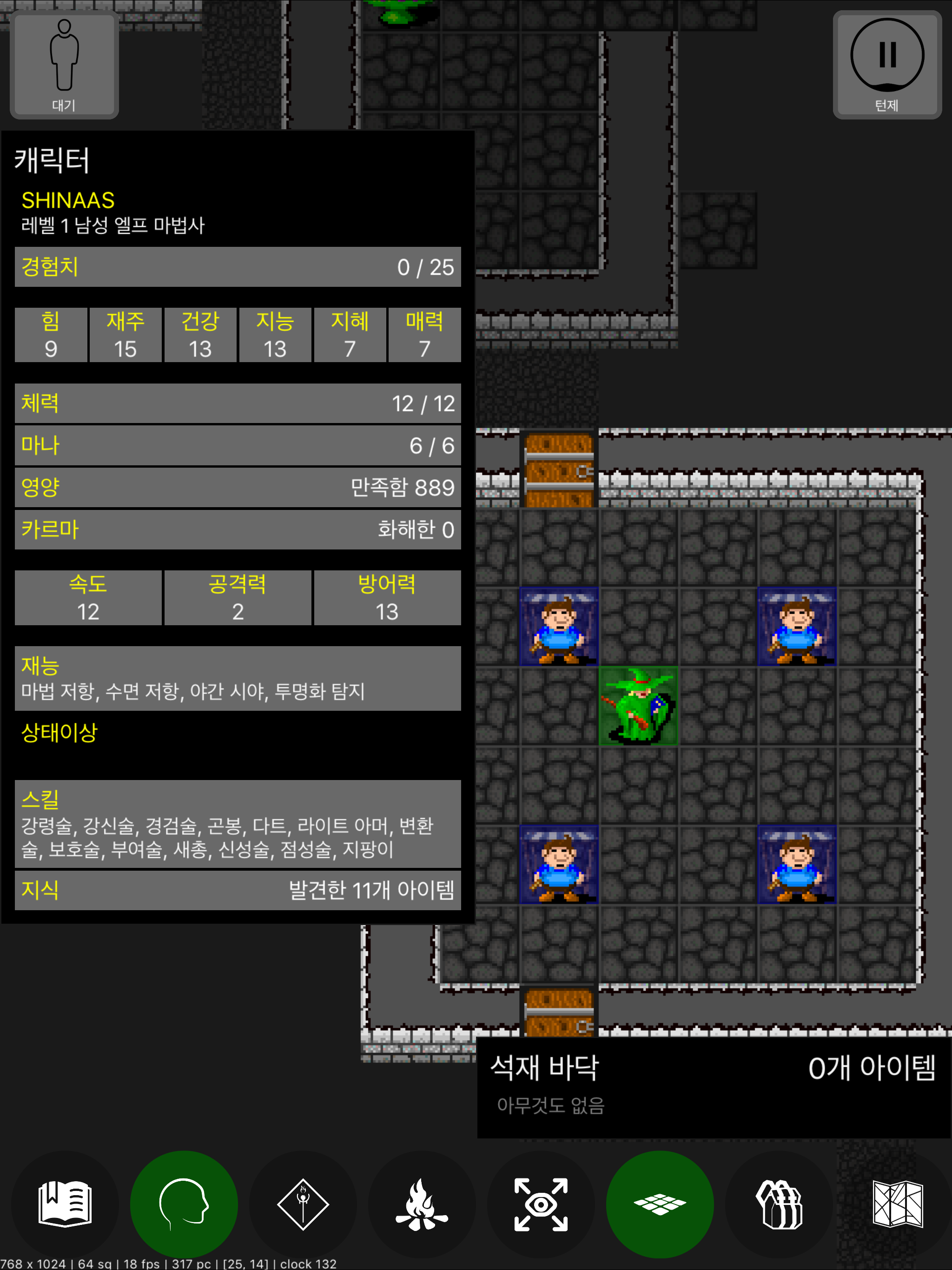
Task: Click a caged homunculus enemy tile
Action: click(x=559, y=626)
